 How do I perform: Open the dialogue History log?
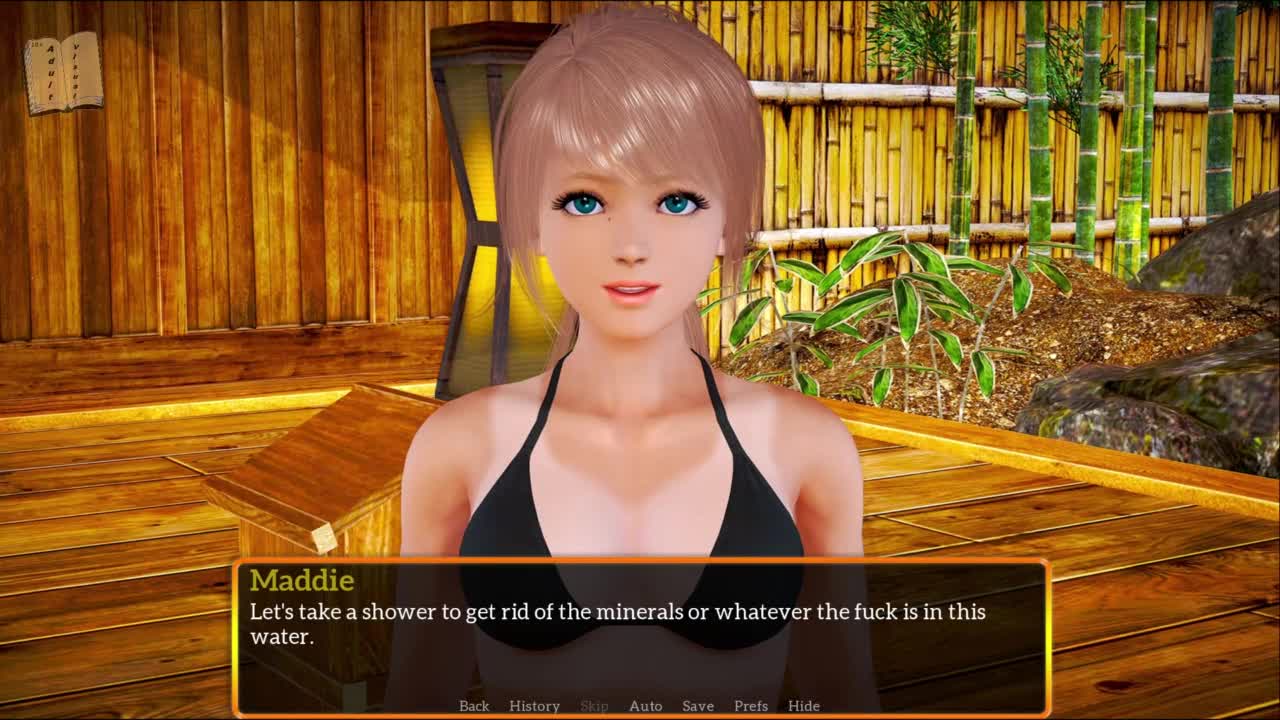(x=534, y=706)
